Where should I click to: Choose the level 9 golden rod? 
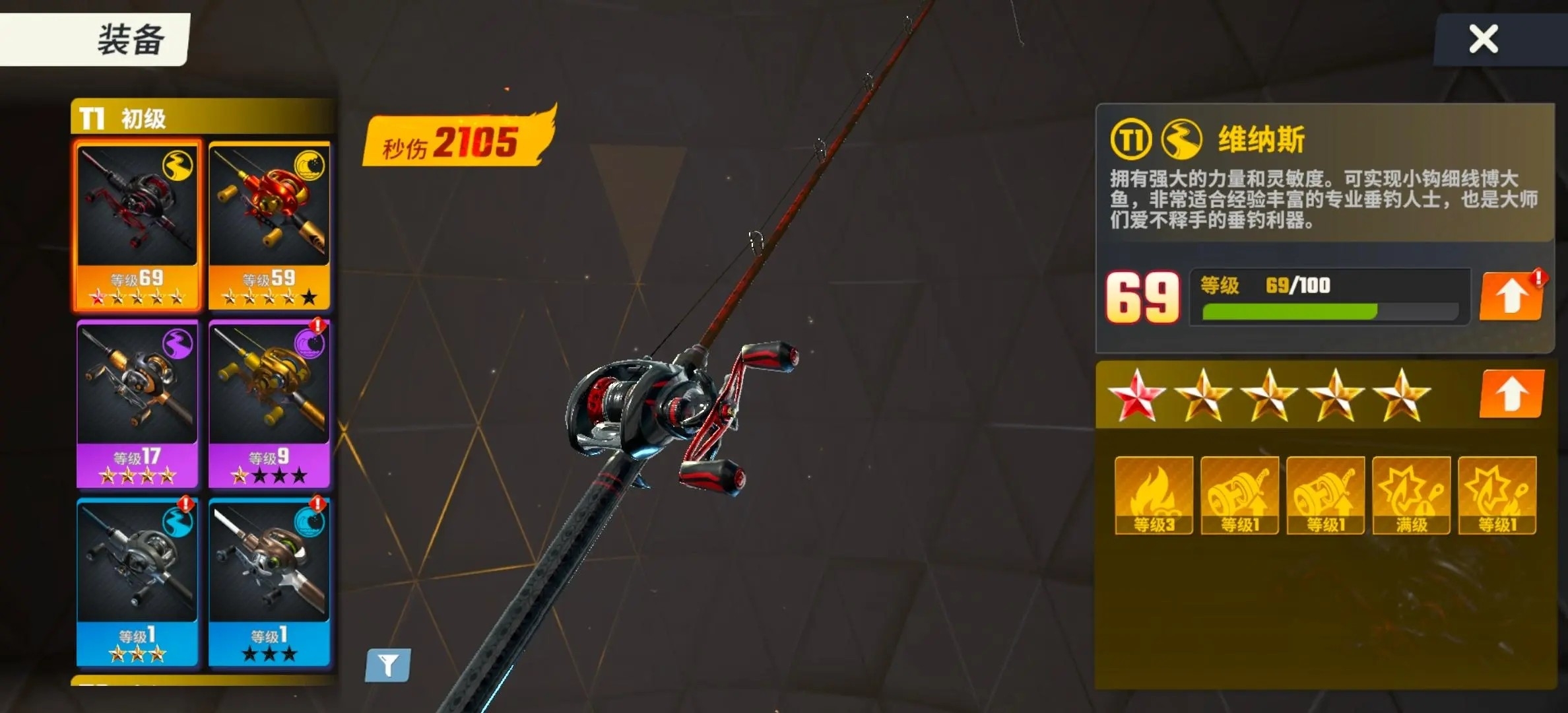269,403
